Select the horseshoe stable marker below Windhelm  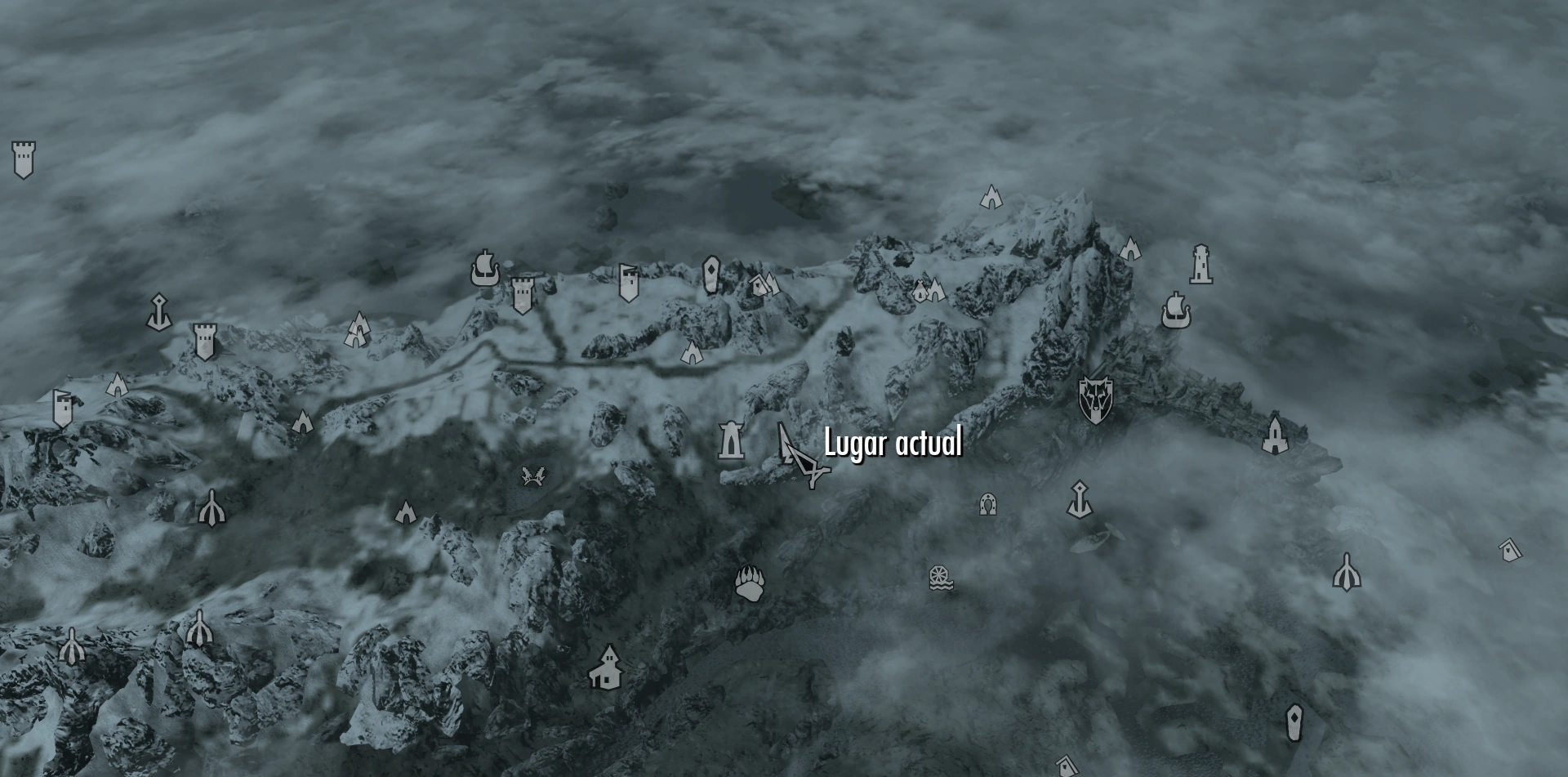point(988,504)
